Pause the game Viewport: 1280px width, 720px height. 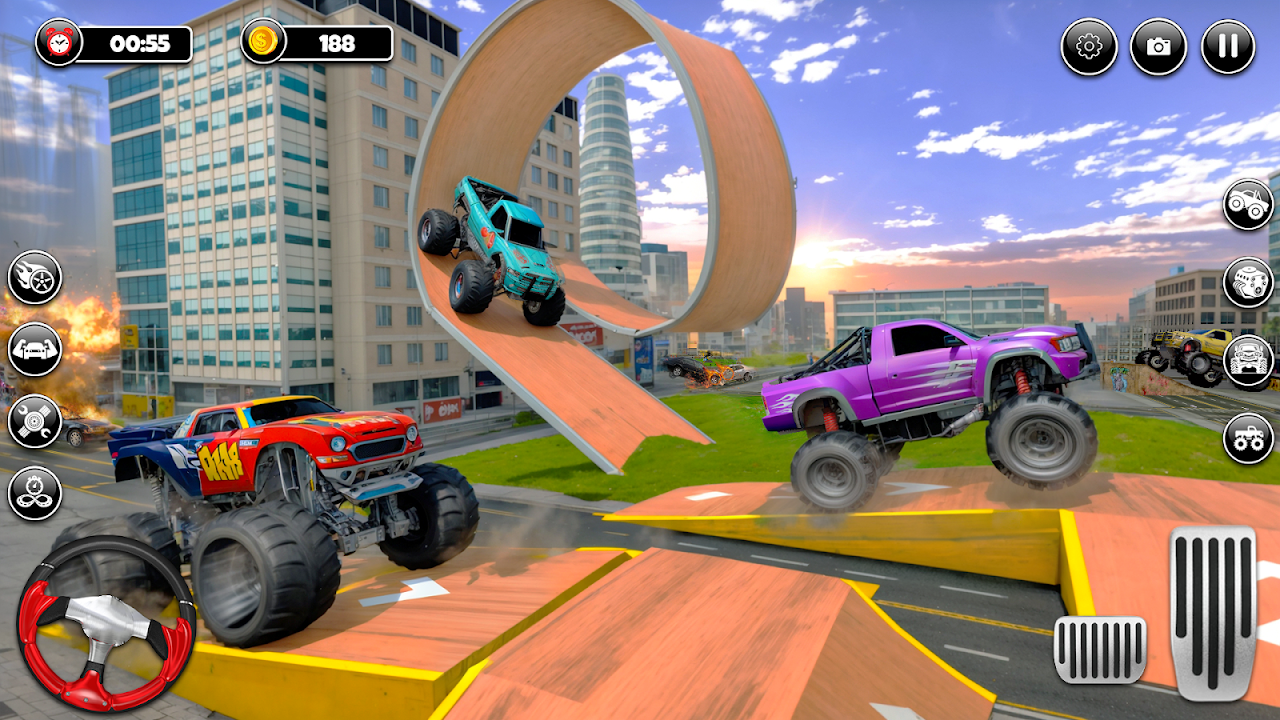click(x=1227, y=47)
